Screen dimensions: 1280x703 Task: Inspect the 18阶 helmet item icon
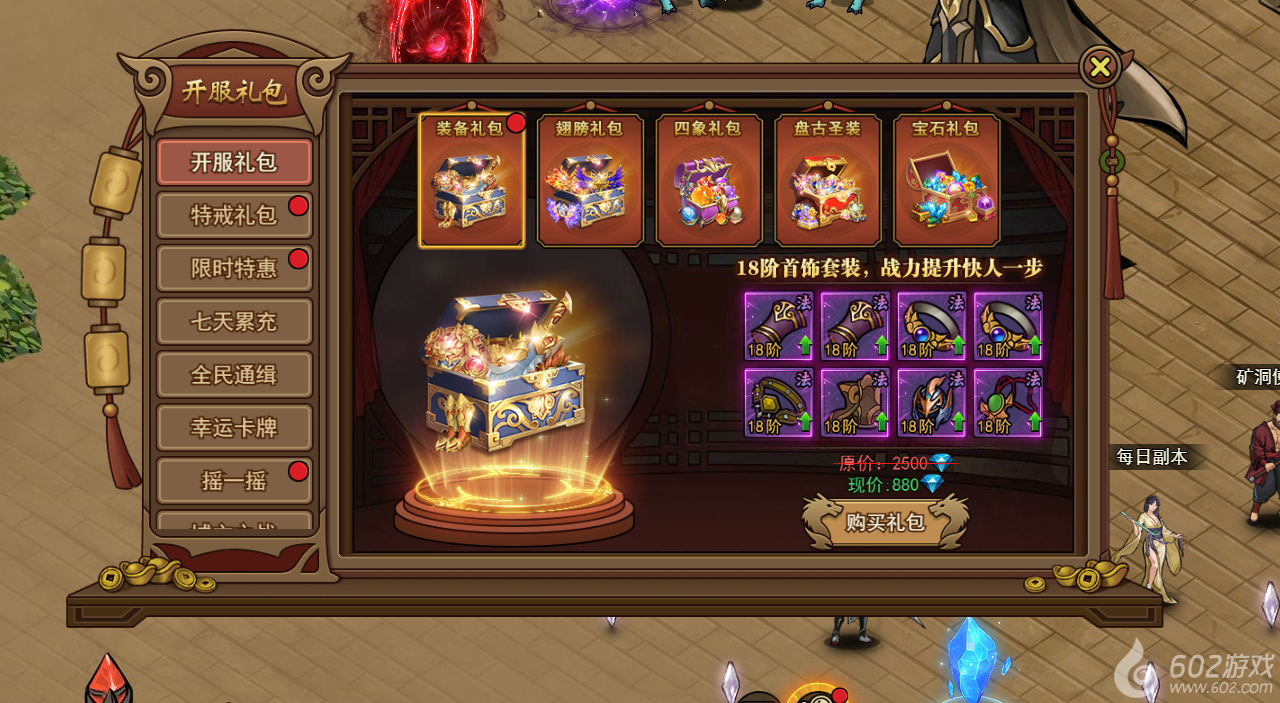(932, 403)
